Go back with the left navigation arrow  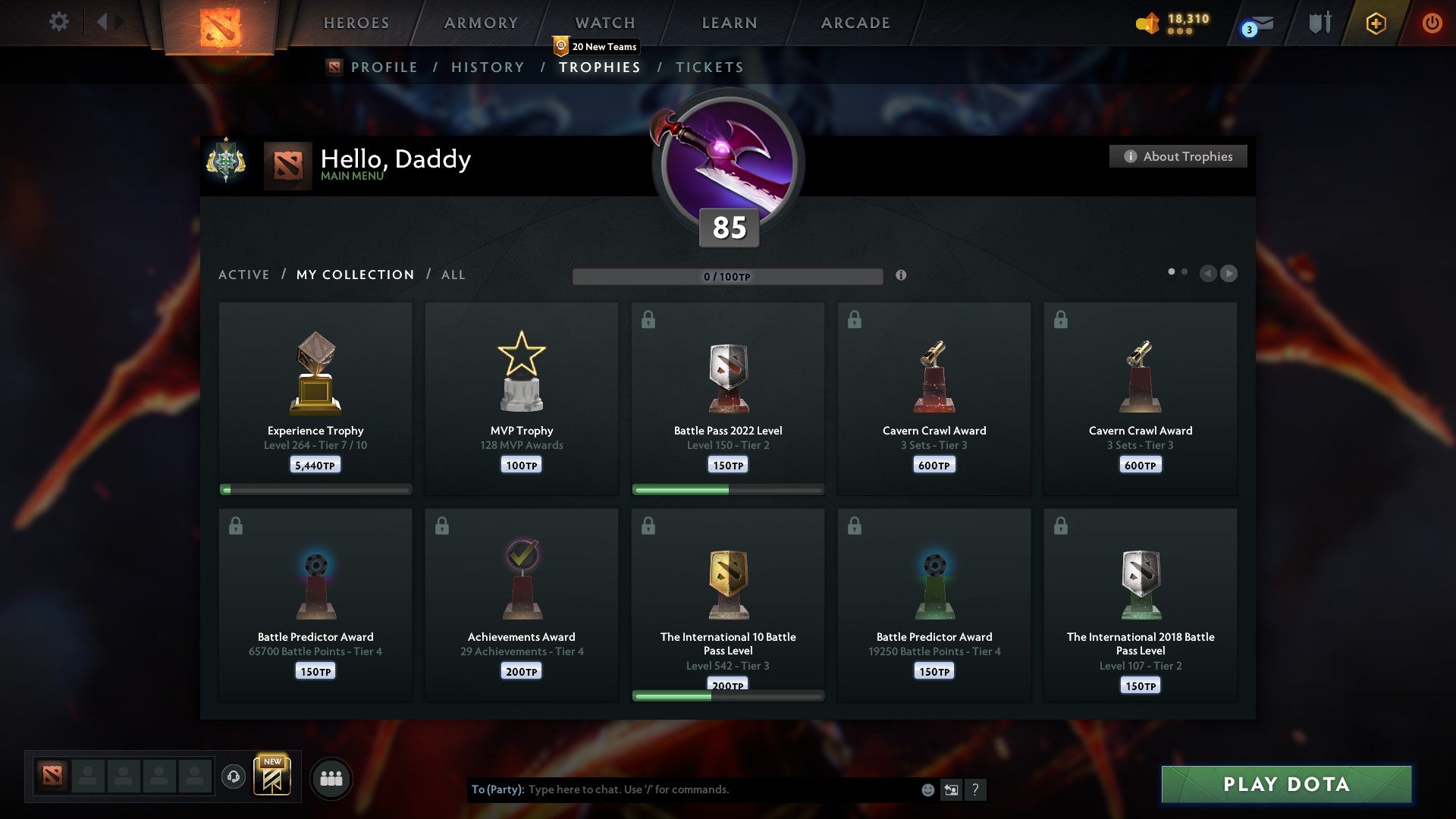tap(1209, 274)
